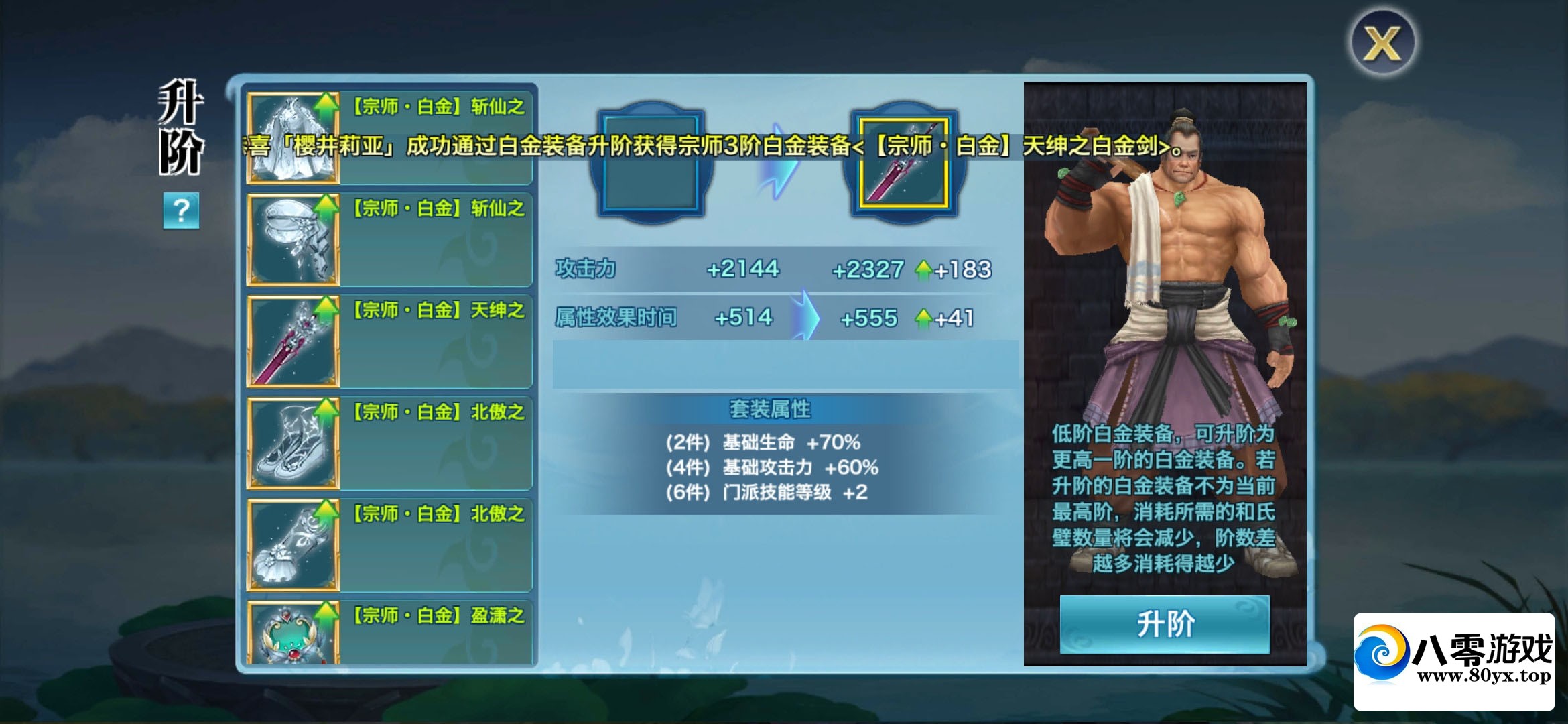Click the 攻击力 attack power stat row
The height and width of the screenshot is (724, 1568).
tap(737, 269)
